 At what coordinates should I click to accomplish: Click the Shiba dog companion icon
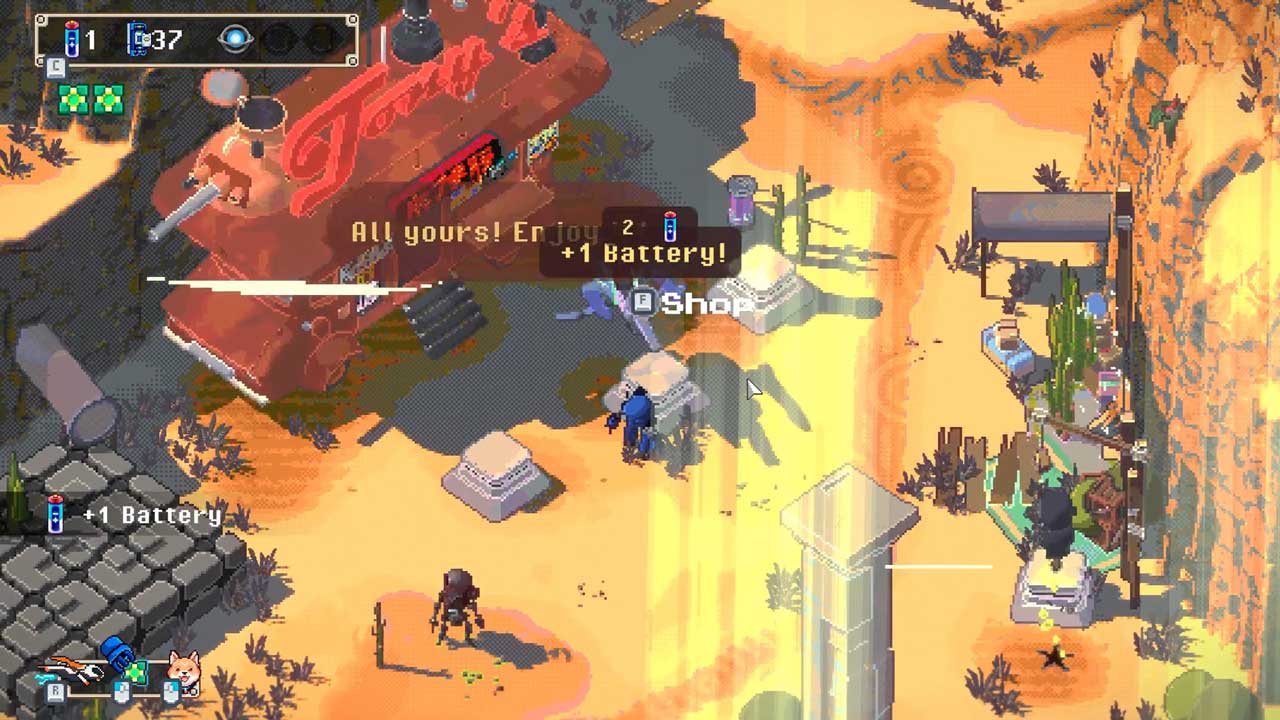(183, 667)
